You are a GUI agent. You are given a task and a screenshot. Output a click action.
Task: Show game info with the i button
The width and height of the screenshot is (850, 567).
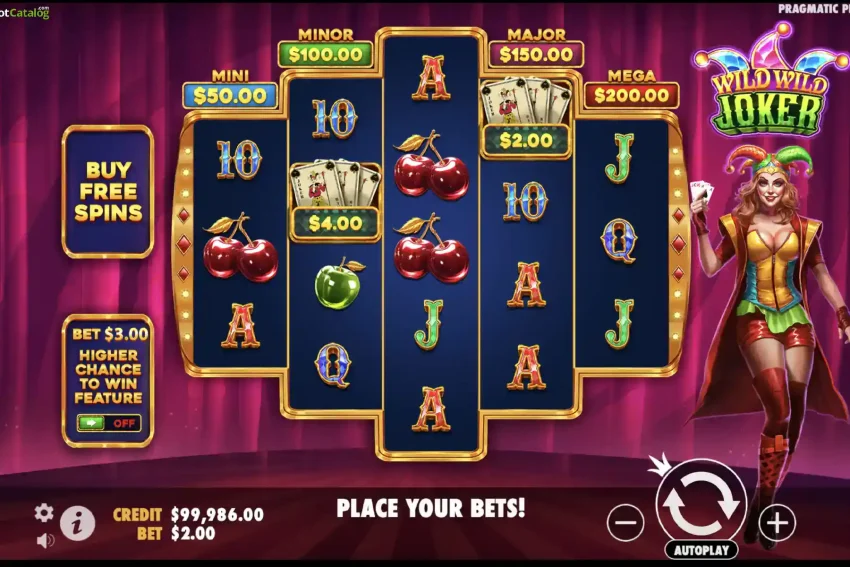pyautogui.click(x=78, y=522)
